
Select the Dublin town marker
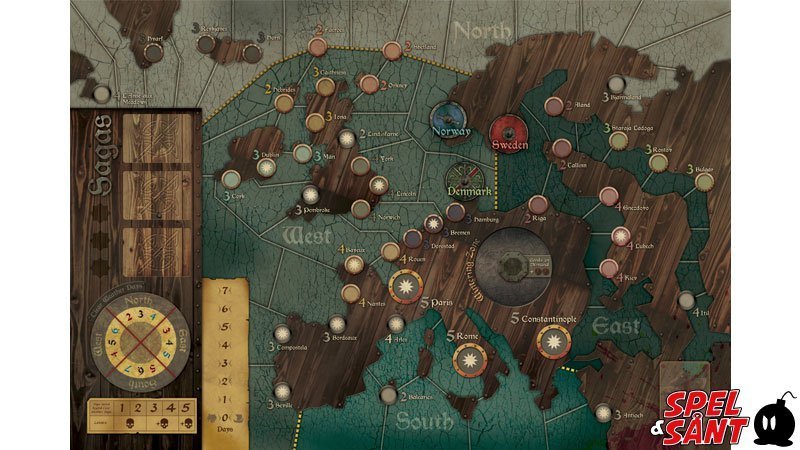point(266,169)
